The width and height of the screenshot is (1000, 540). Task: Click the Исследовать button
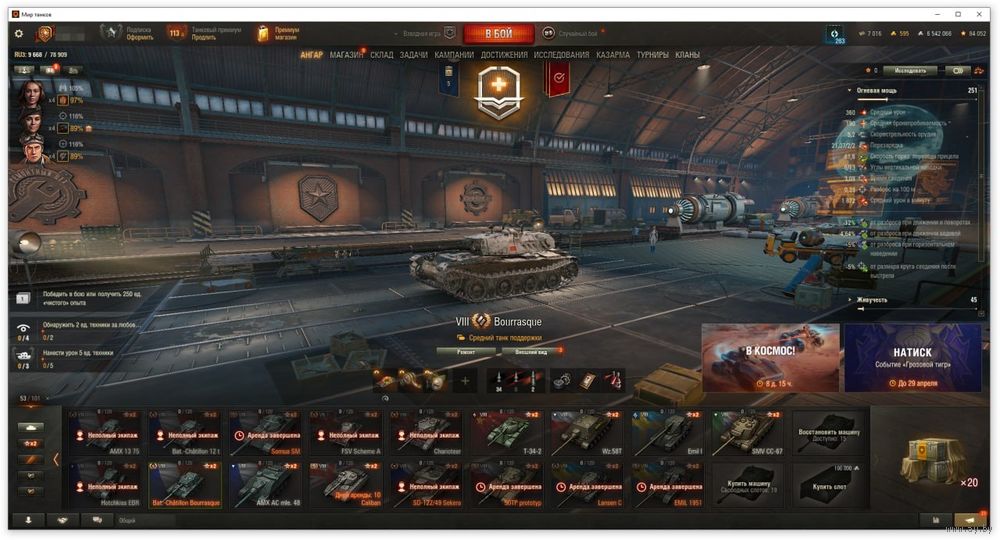[x=910, y=71]
